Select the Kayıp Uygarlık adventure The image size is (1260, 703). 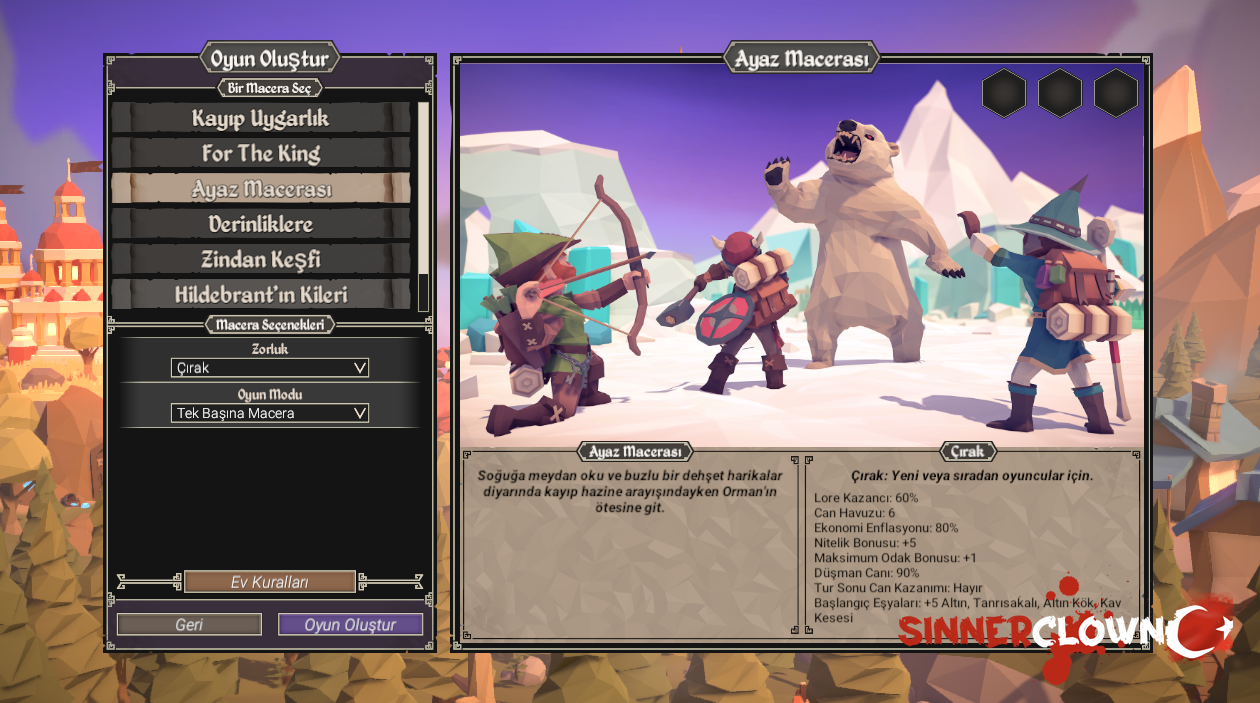coord(260,118)
